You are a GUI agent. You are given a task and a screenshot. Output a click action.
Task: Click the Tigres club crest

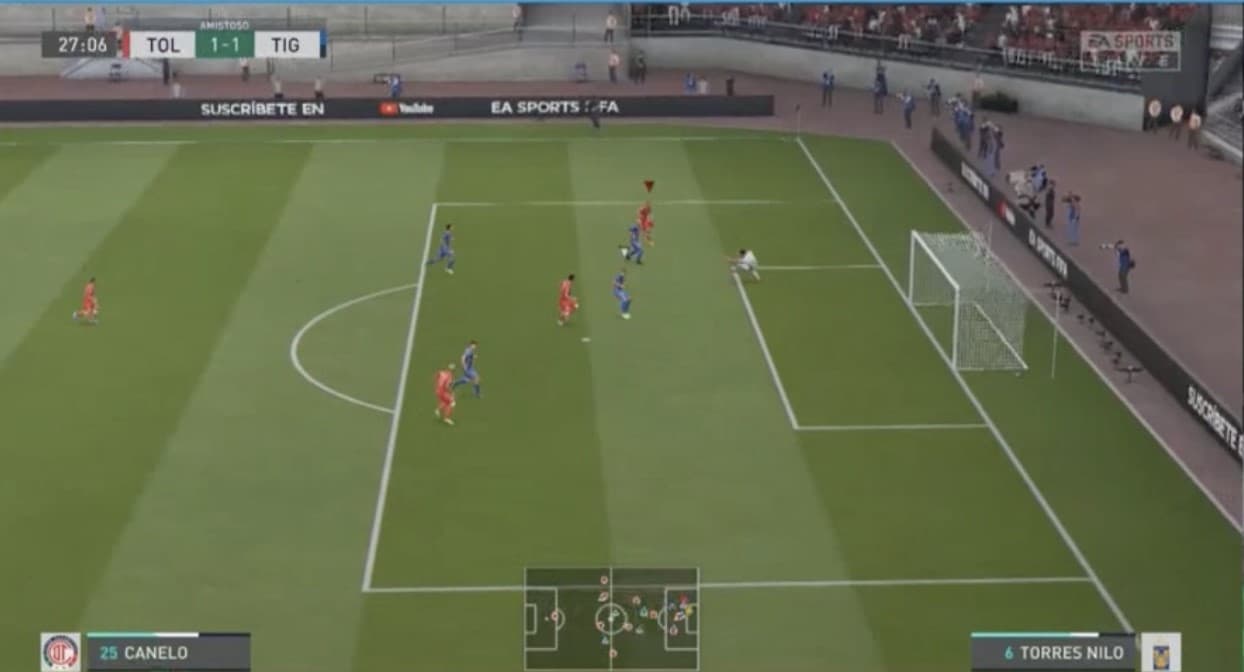click(1160, 652)
